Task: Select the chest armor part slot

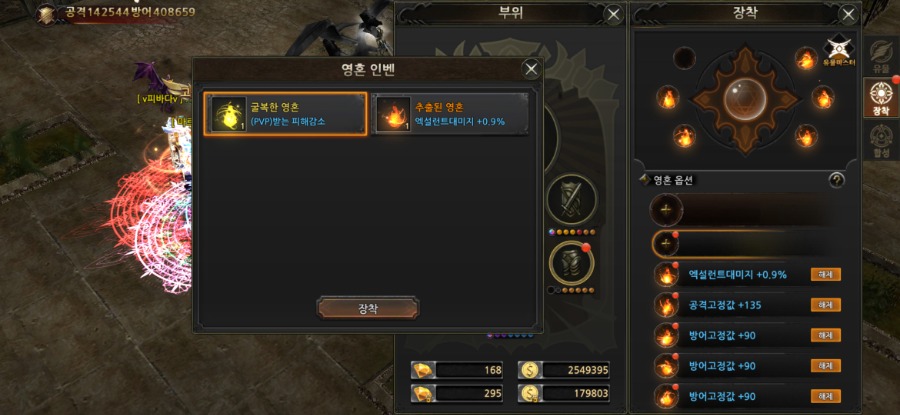Action: (572, 263)
